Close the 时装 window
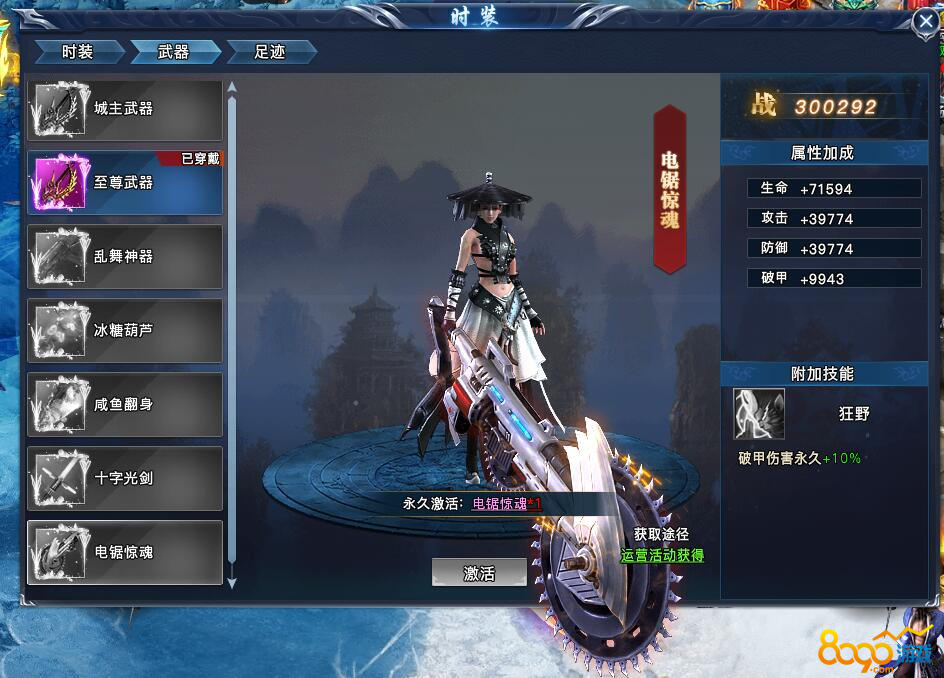This screenshot has width=944, height=678. pyautogui.click(x=926, y=23)
